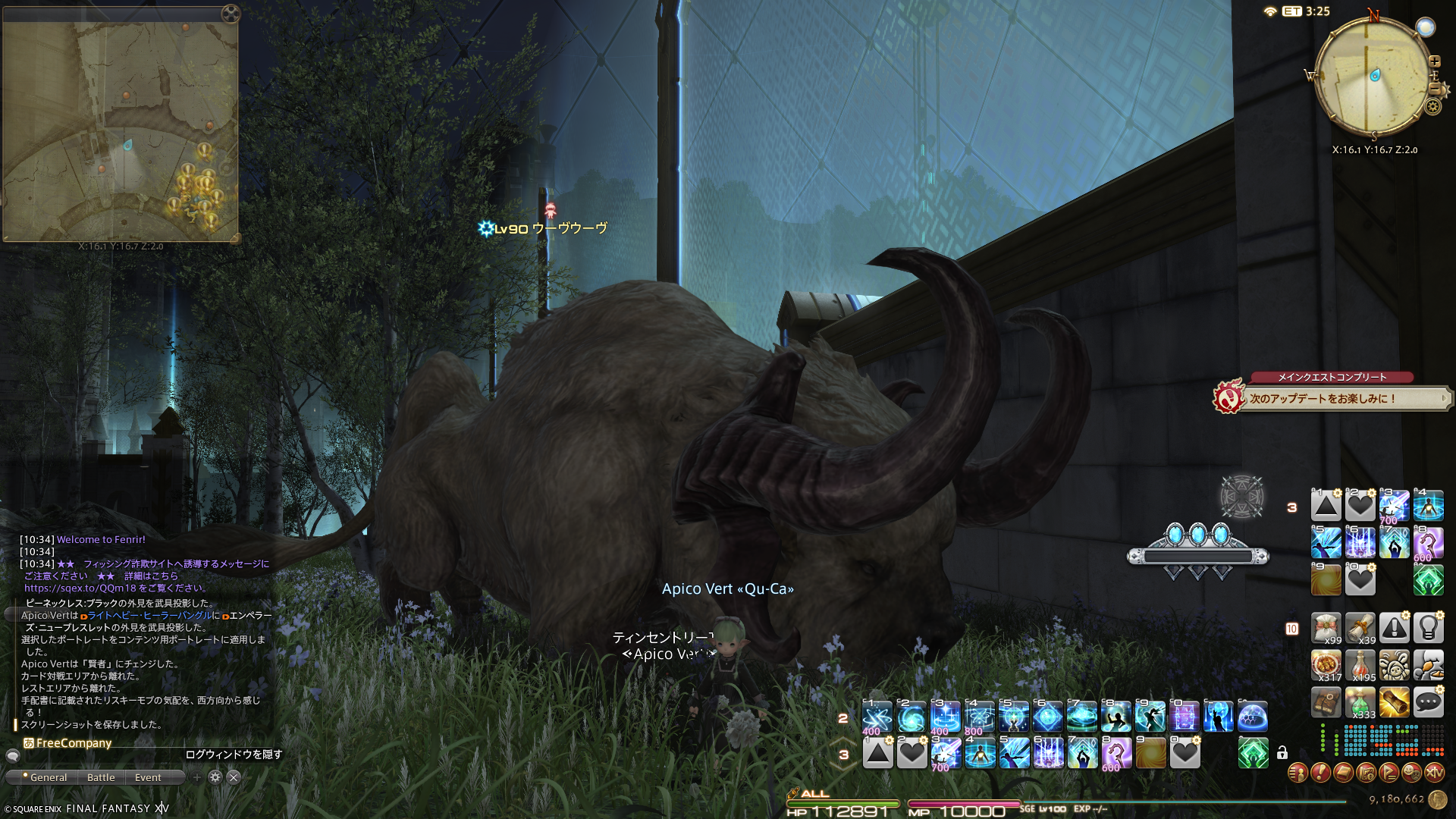Activate the blue dome barrier ability
The image size is (1456, 819).
click(x=1253, y=717)
